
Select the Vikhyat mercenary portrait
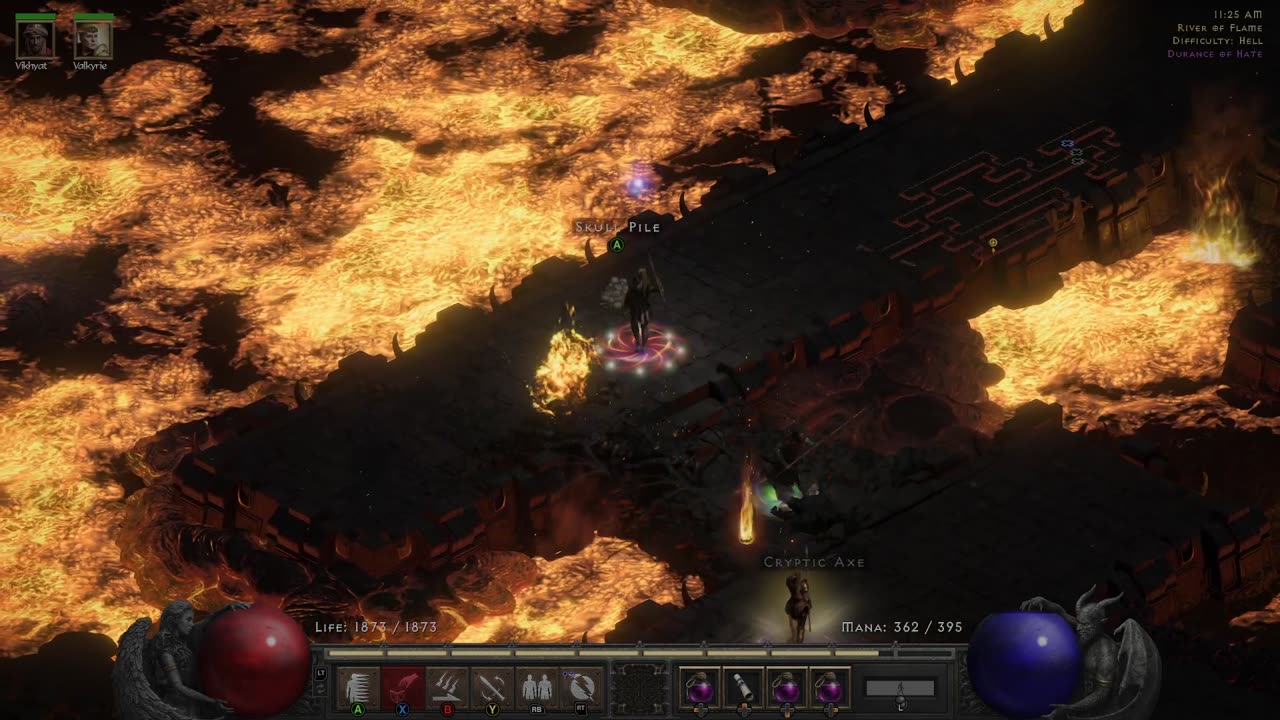pyautogui.click(x=35, y=39)
